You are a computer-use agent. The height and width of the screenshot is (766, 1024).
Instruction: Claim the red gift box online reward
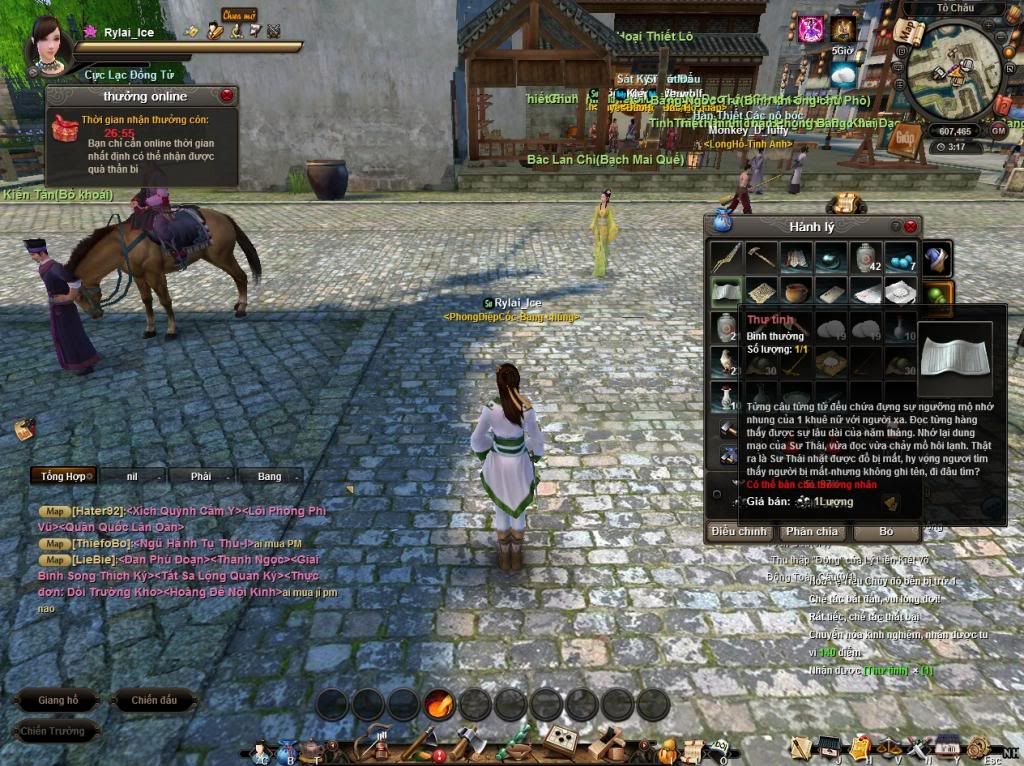click(66, 127)
